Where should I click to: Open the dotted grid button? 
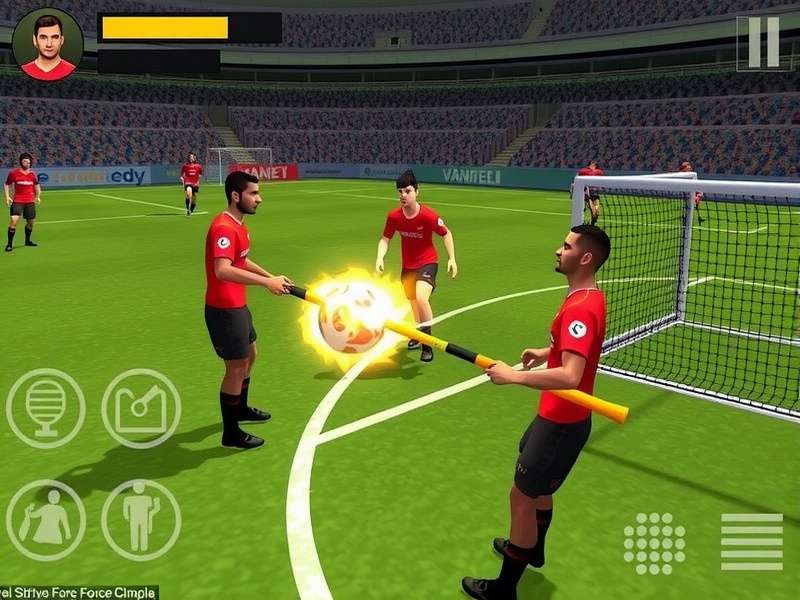point(654,543)
